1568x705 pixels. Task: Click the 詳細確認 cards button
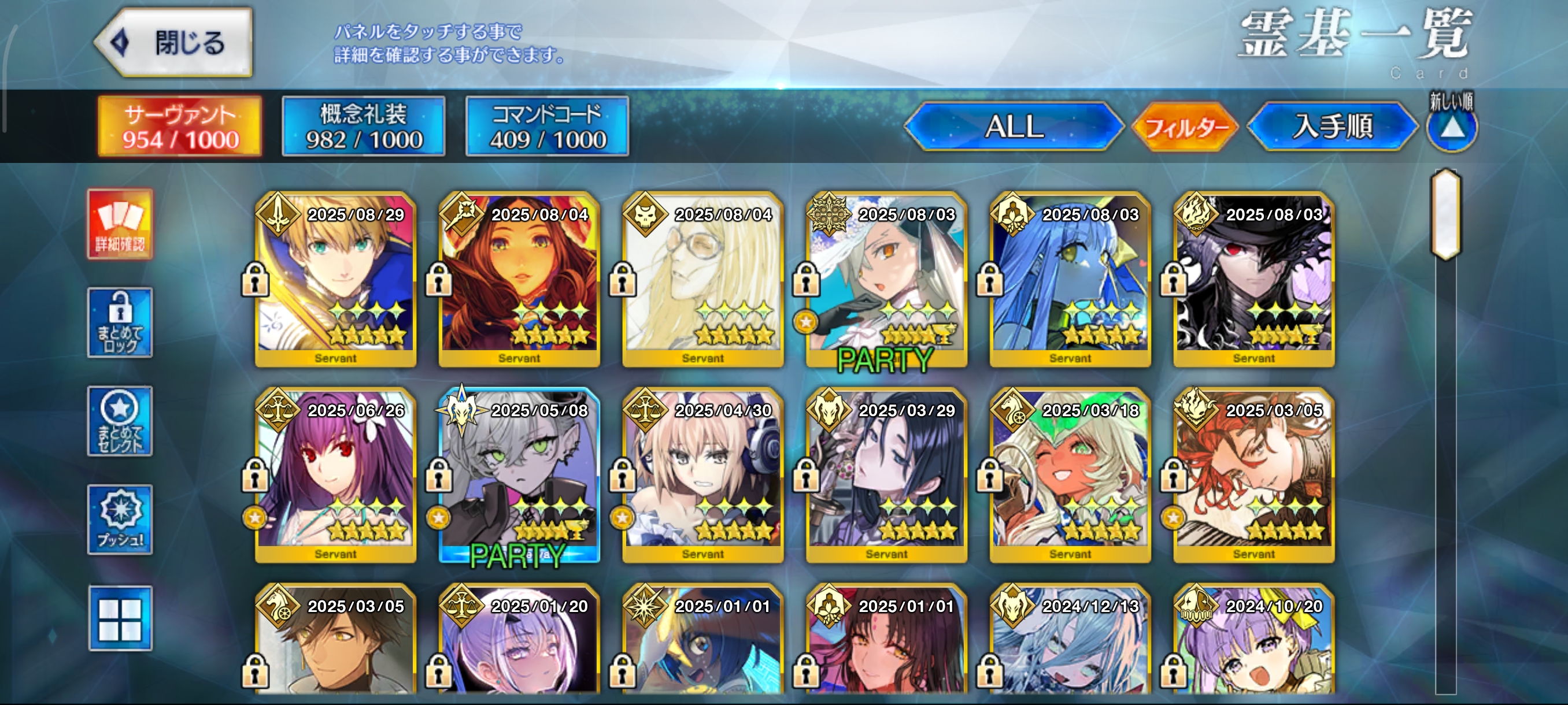click(120, 224)
